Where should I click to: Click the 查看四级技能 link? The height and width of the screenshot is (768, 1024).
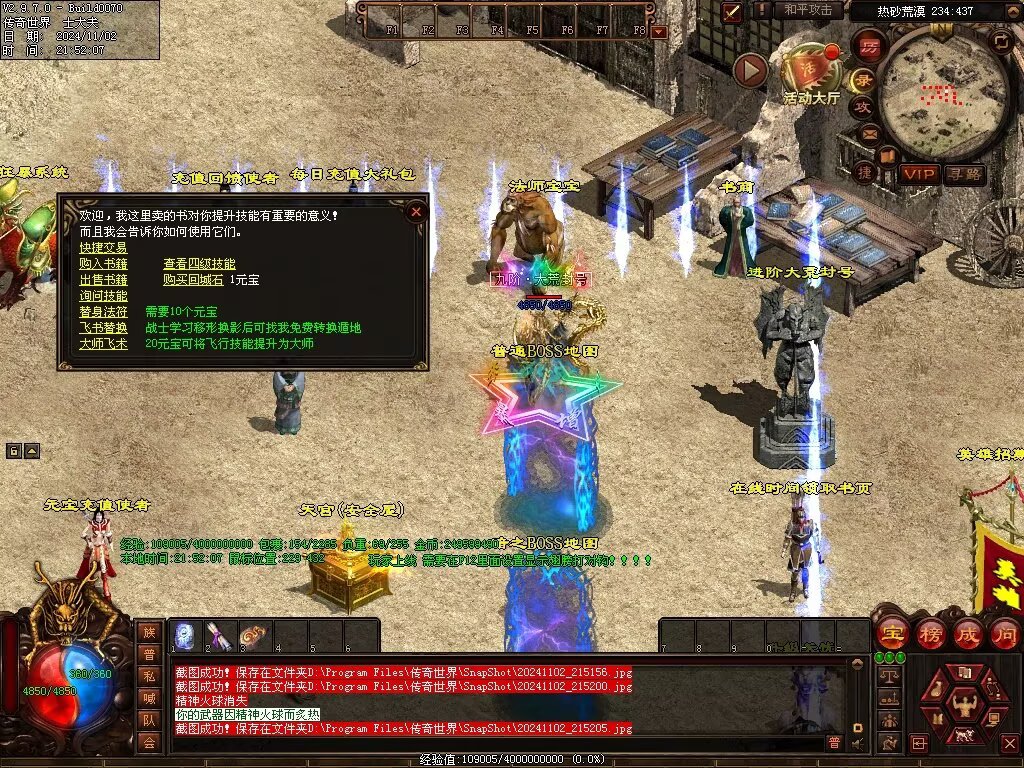point(199,263)
